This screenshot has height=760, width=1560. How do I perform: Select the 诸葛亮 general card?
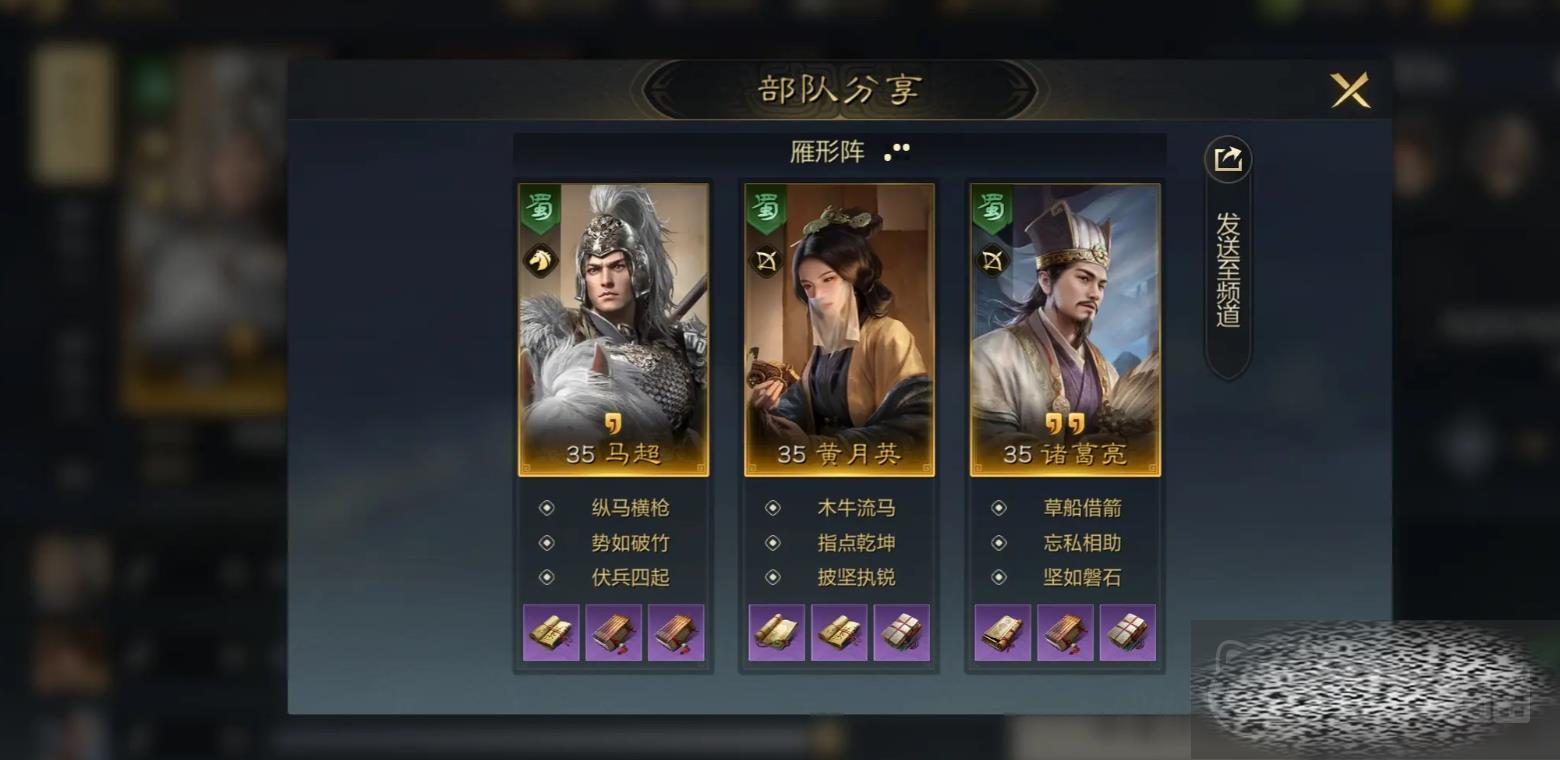pos(1065,329)
